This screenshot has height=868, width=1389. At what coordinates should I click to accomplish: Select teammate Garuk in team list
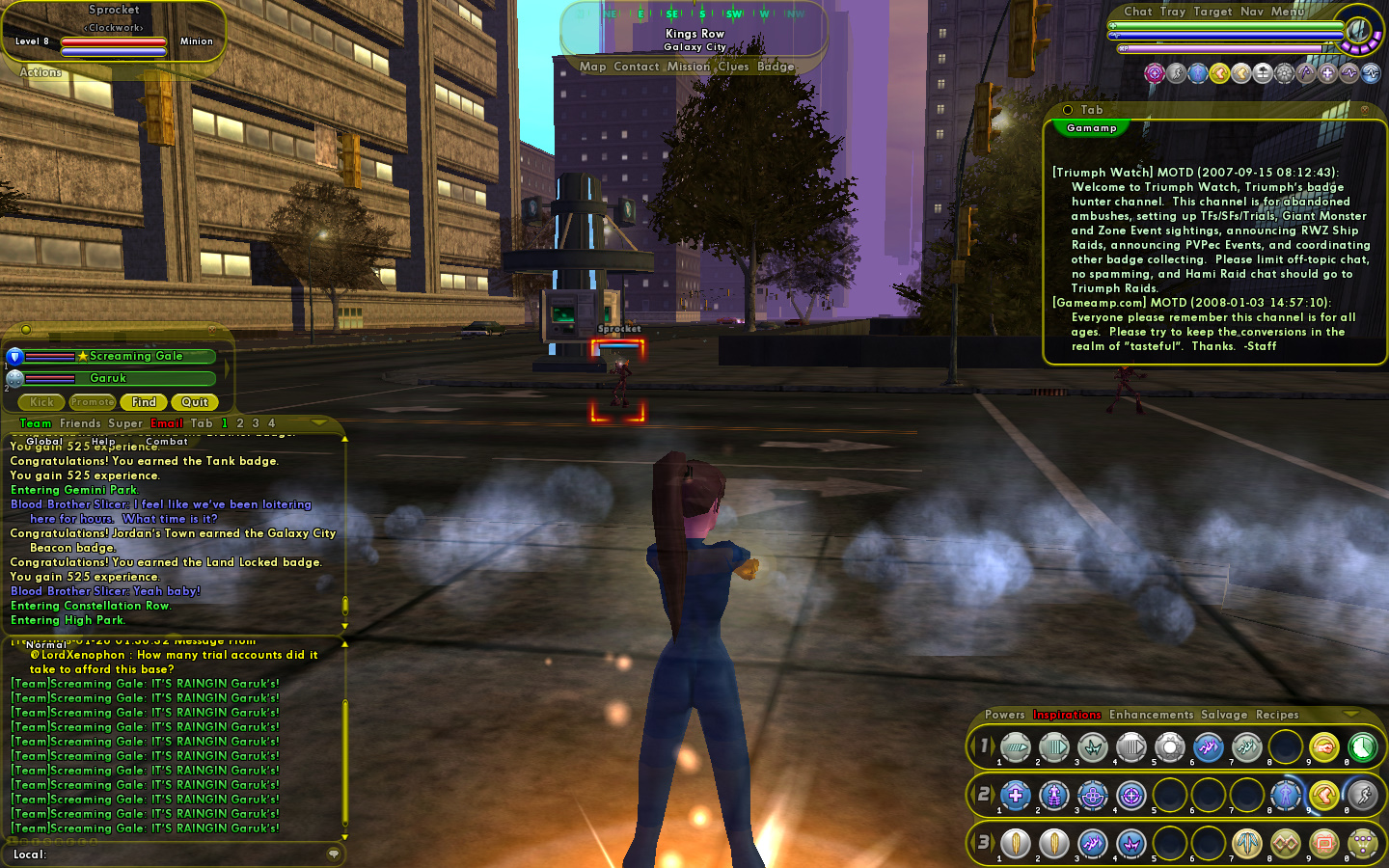click(x=108, y=378)
